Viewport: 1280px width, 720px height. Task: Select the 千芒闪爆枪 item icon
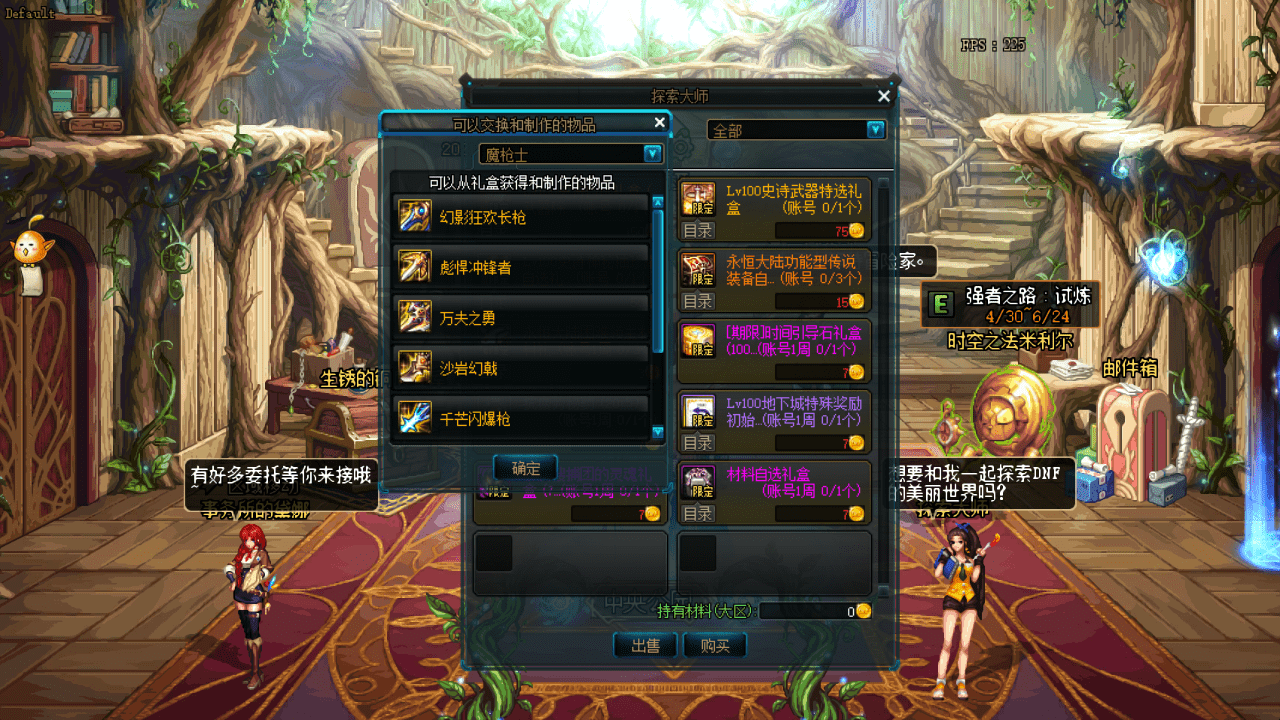point(417,417)
